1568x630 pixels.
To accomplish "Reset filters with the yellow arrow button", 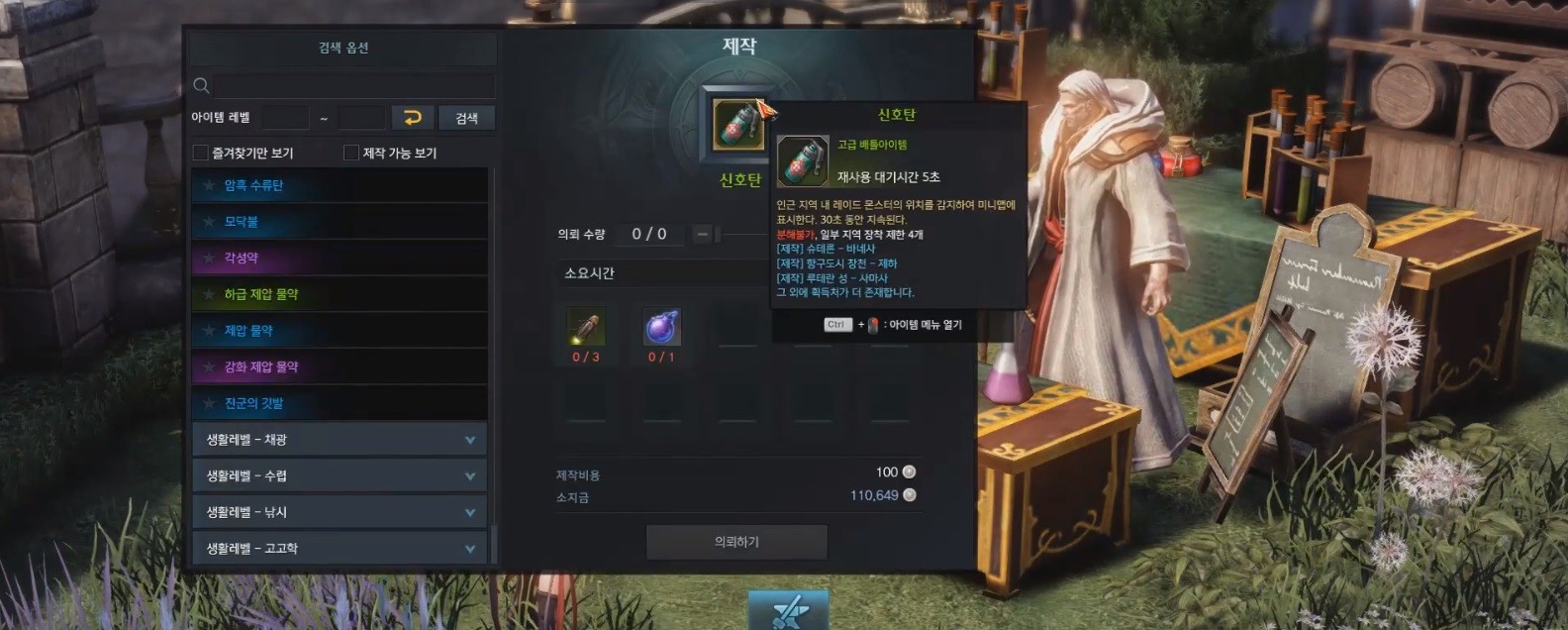I will 413,118.
